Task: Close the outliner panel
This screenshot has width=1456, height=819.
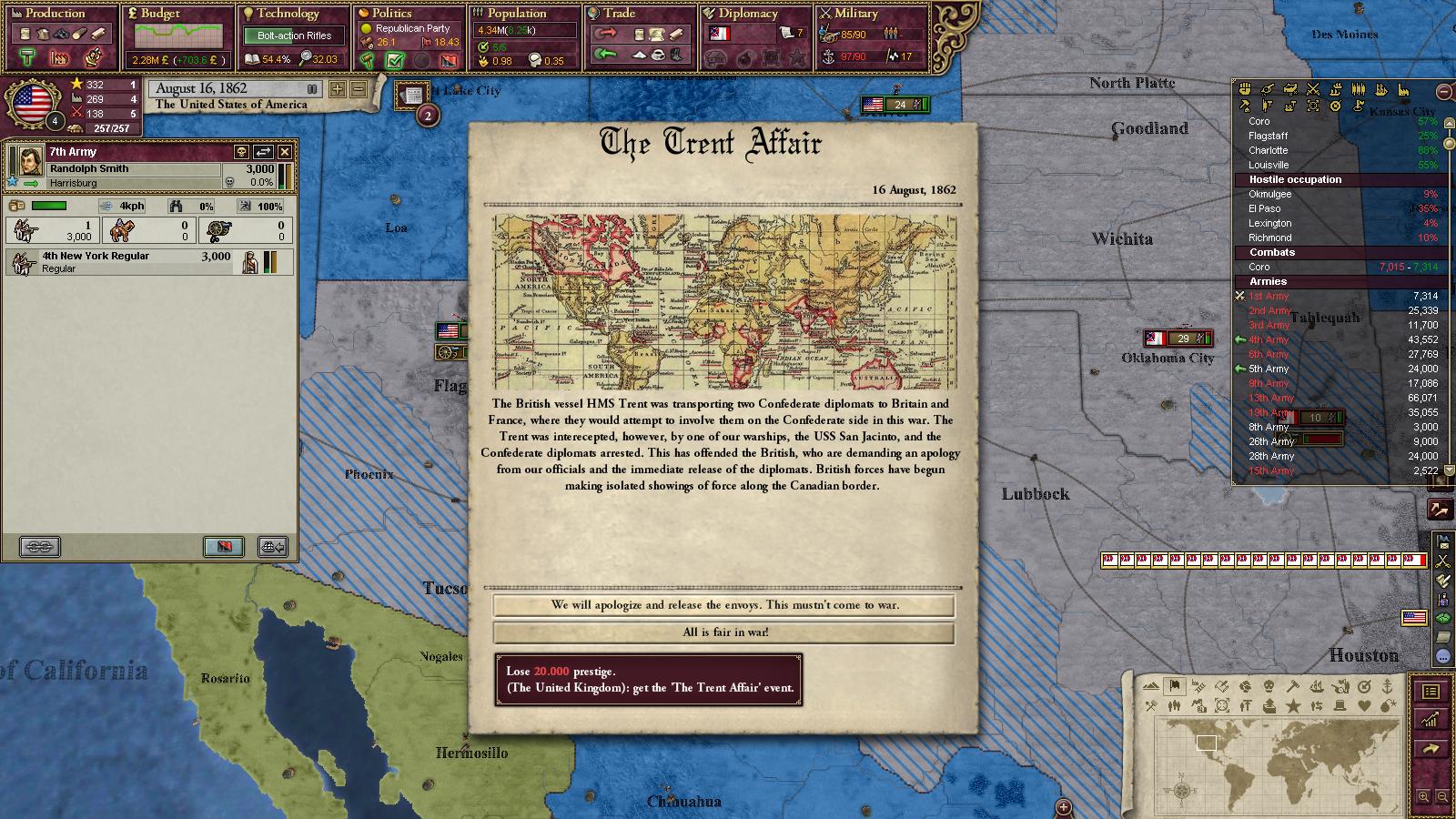Action: pos(1443,91)
